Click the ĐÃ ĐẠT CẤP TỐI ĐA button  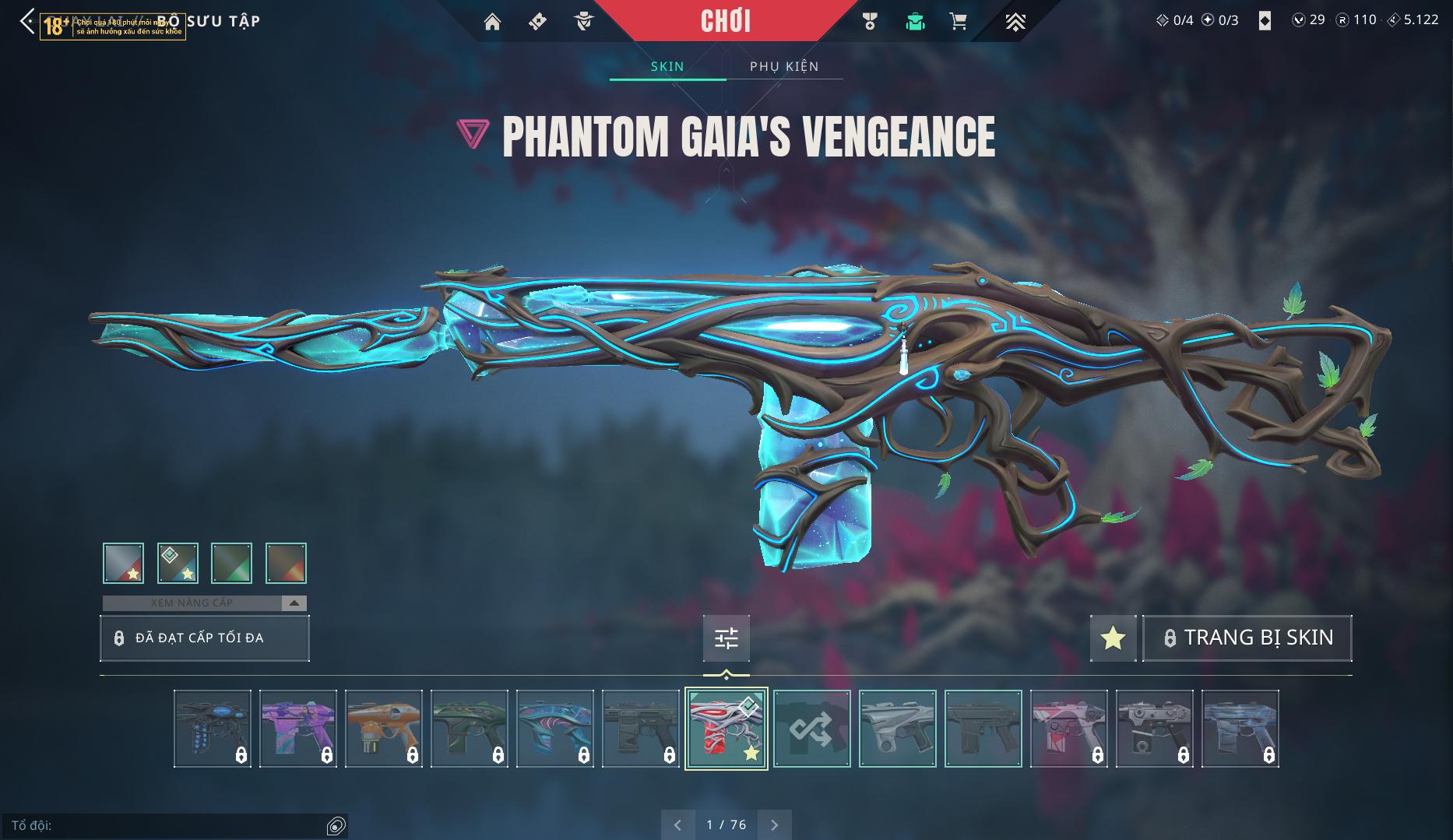tap(204, 638)
